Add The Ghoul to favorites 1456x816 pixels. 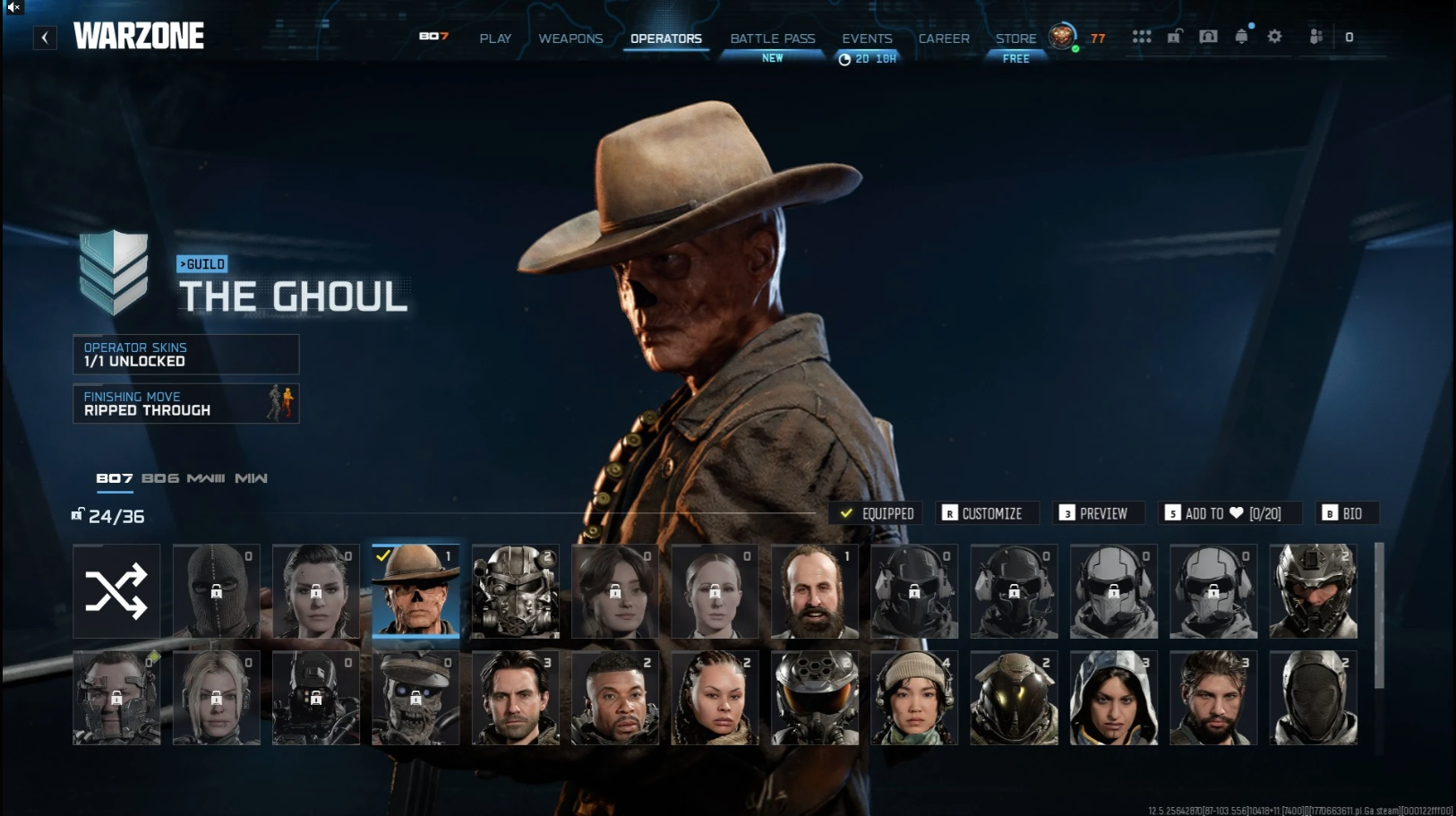point(1224,513)
